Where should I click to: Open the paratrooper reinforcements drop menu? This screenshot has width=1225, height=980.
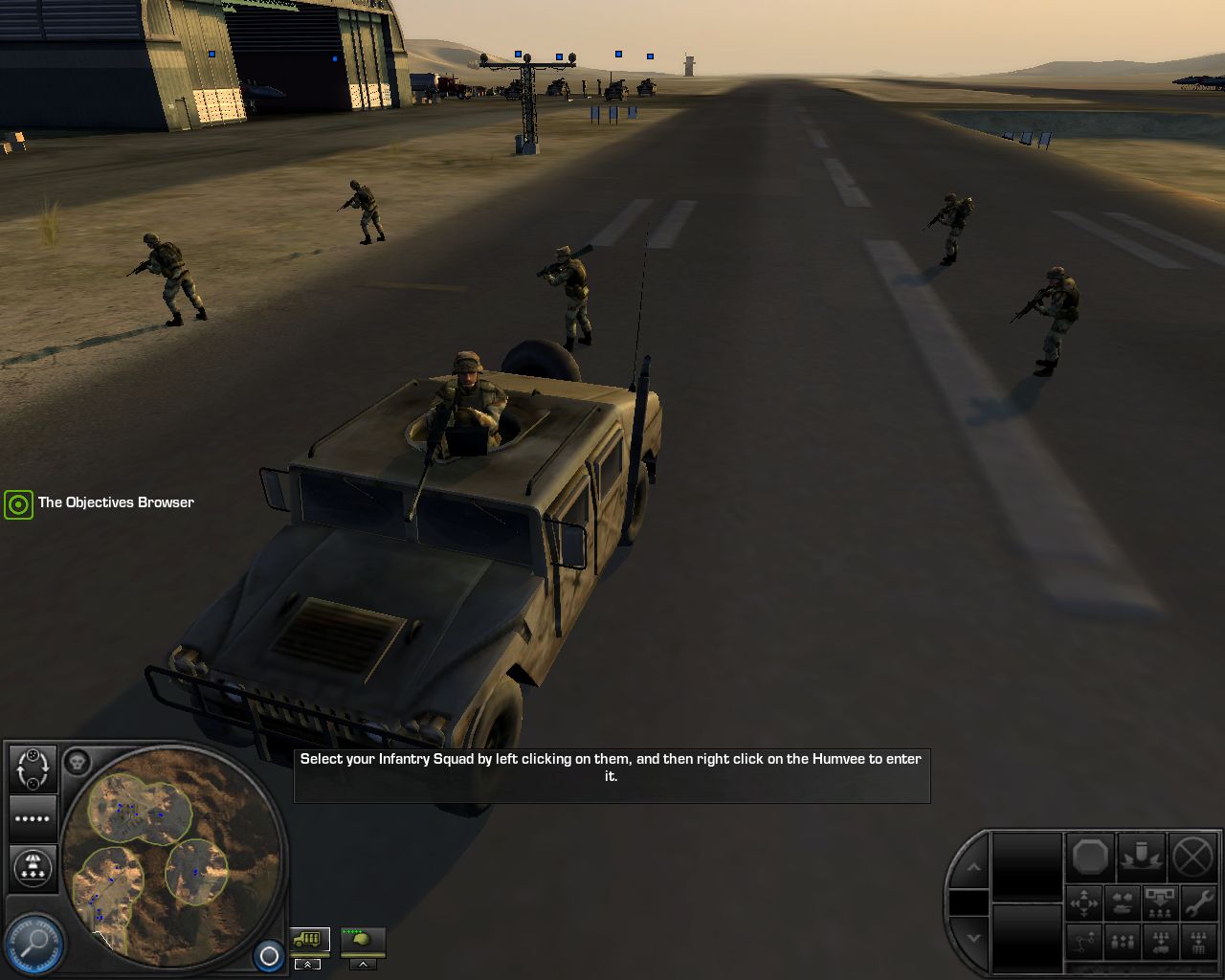coord(33,867)
